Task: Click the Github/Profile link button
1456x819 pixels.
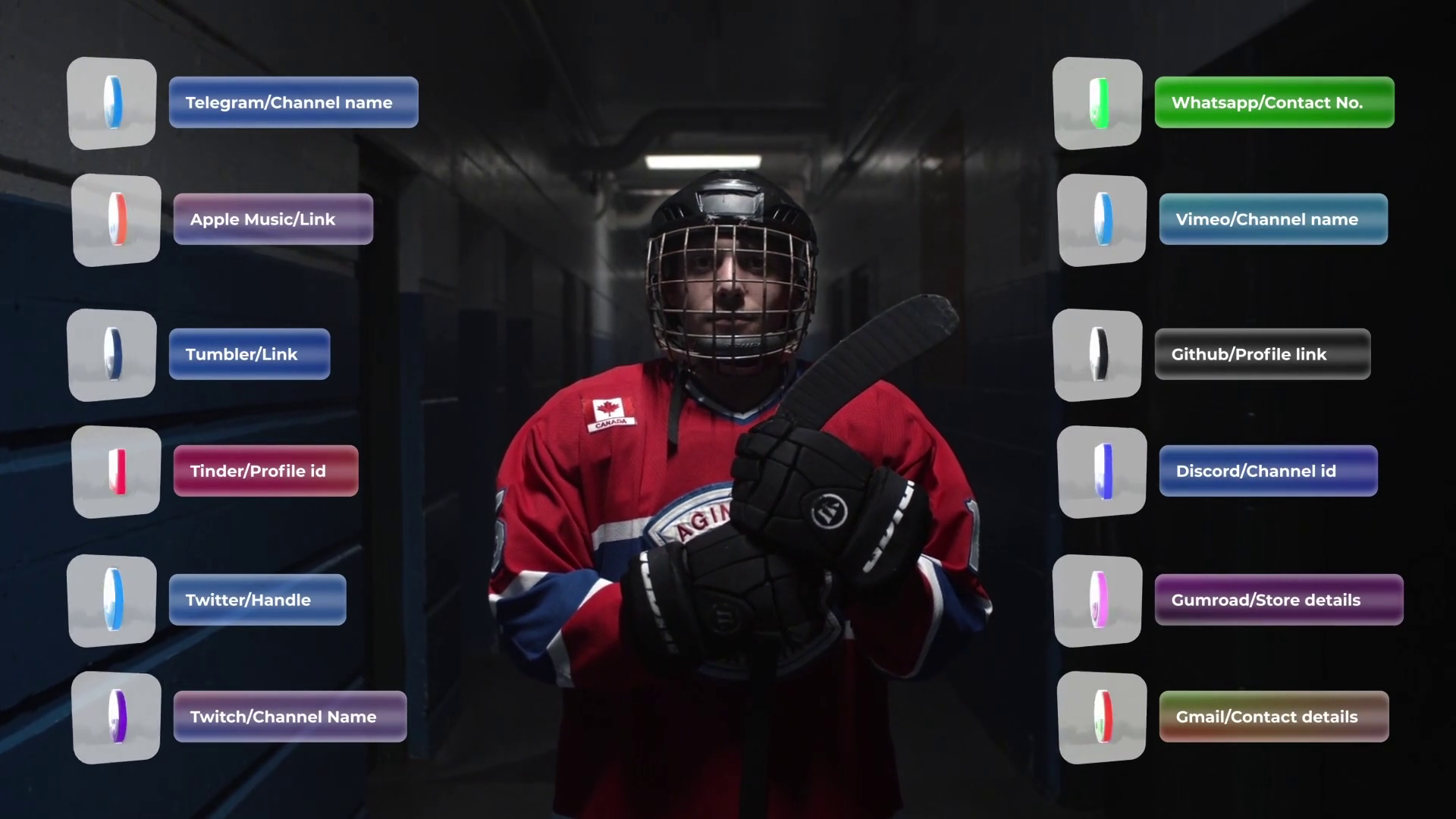Action: [x=1262, y=354]
